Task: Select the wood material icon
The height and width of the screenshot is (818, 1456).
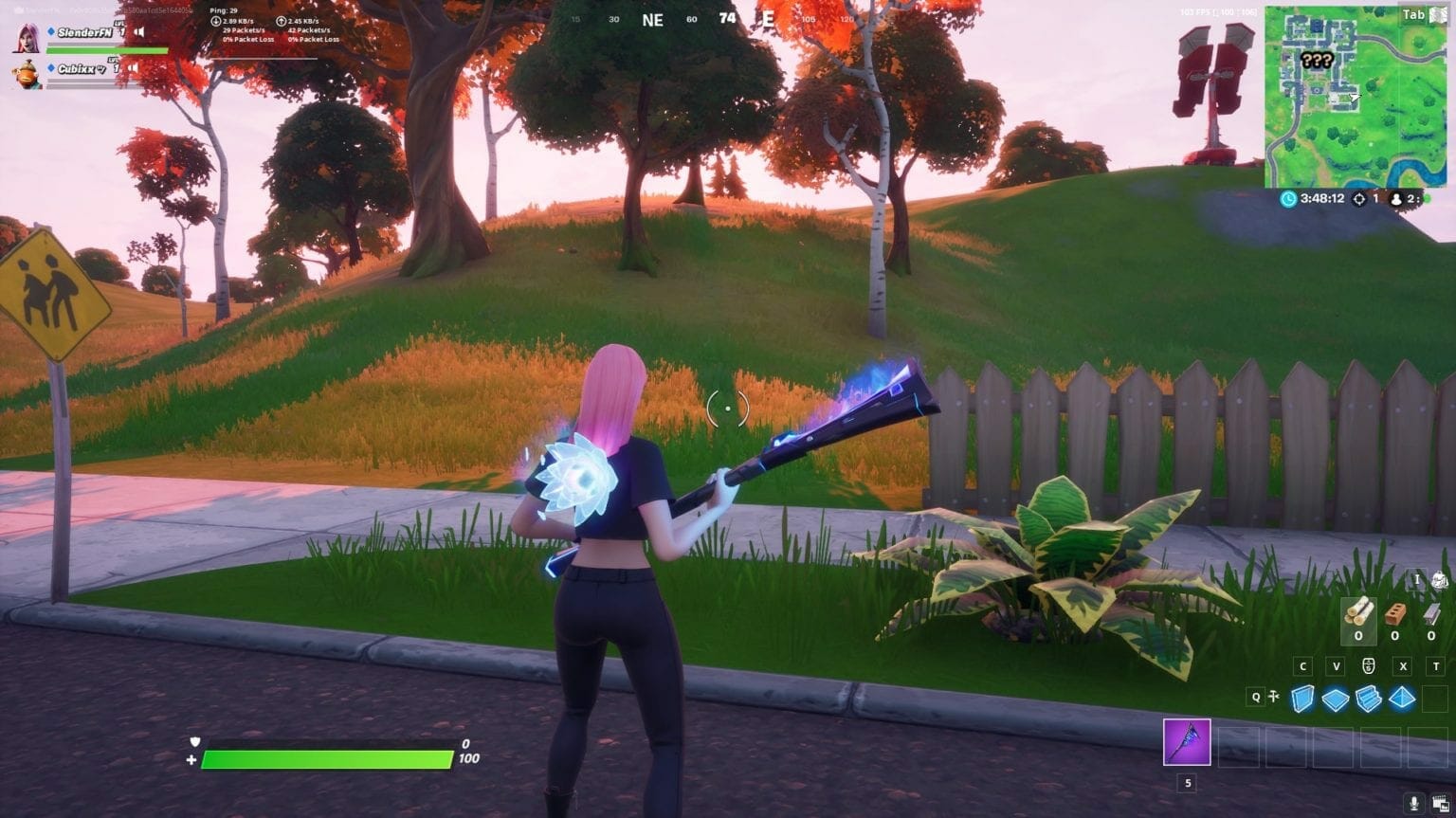Action: click(1359, 613)
